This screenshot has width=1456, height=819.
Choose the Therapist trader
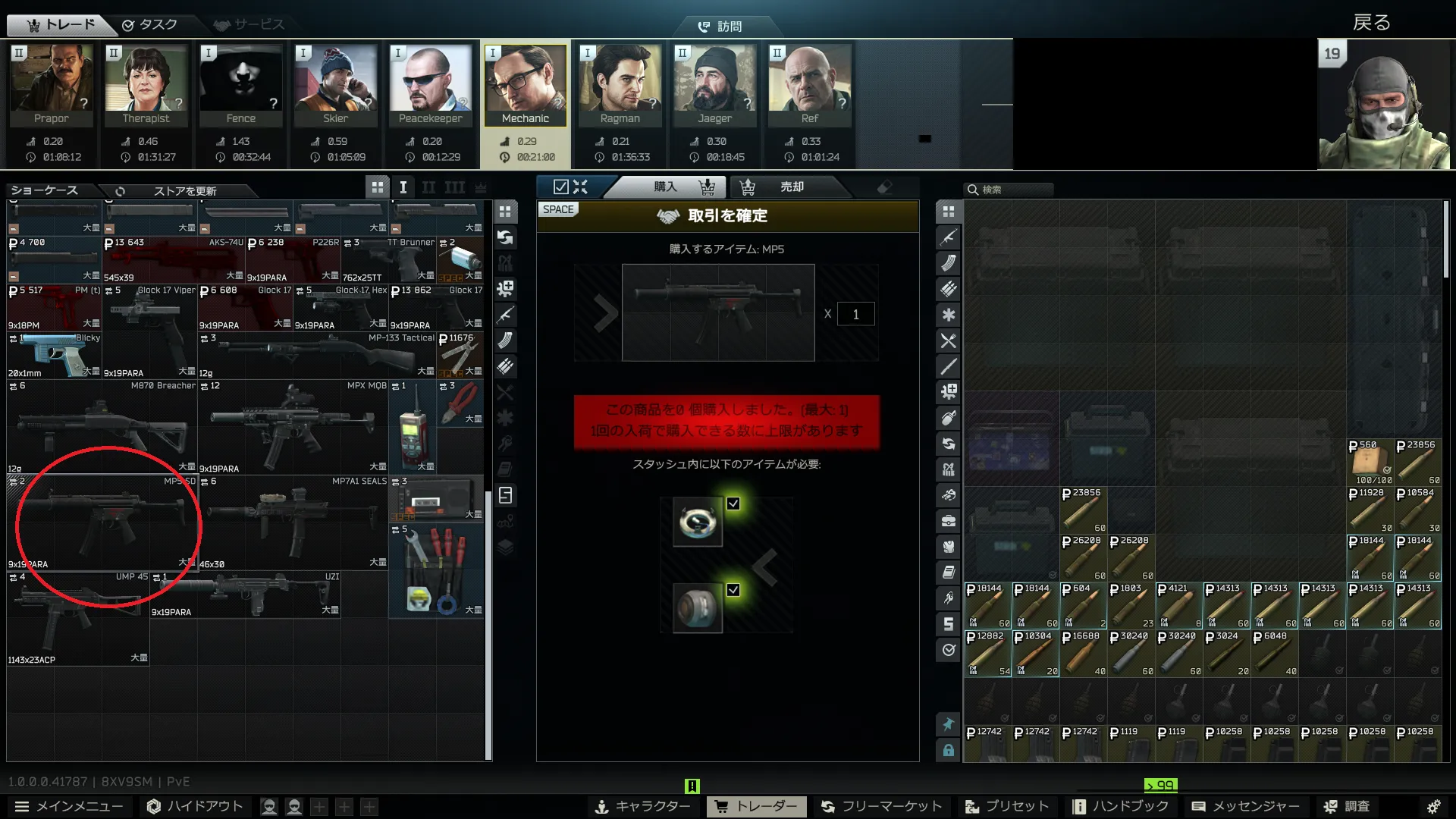[x=146, y=84]
